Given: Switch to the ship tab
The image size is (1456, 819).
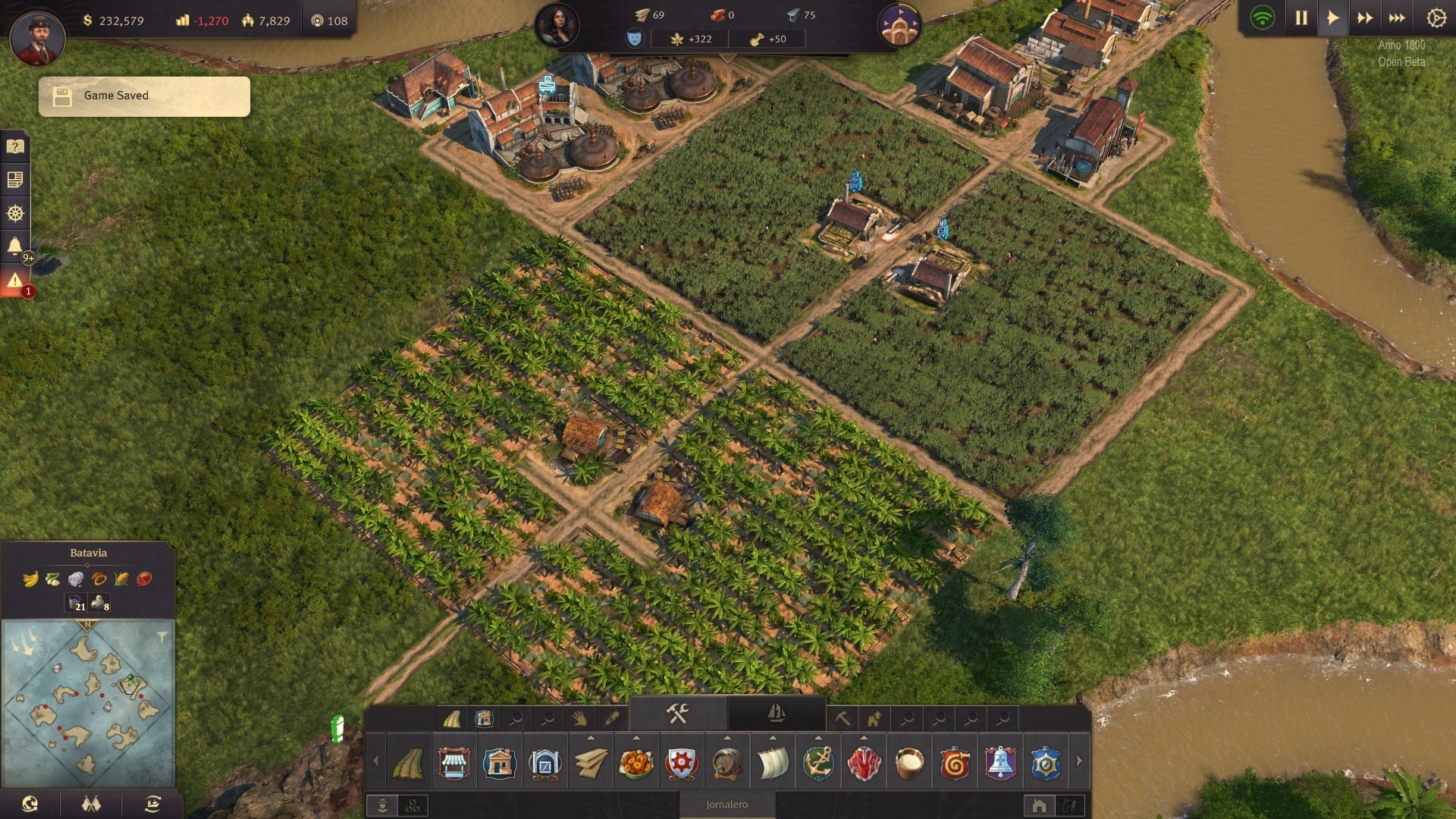Looking at the screenshot, I should (x=776, y=713).
